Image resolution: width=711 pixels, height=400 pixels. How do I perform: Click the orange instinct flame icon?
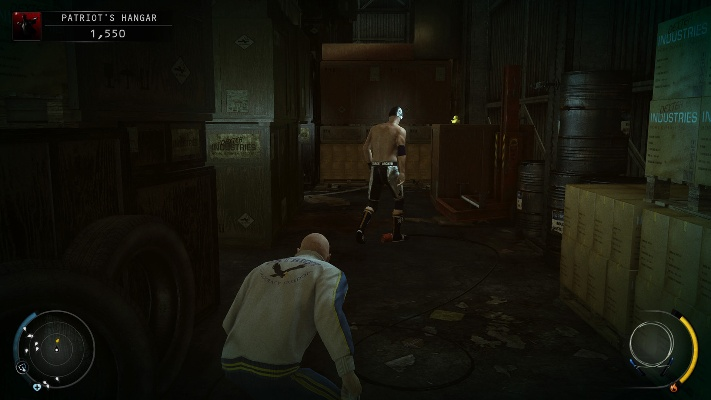[x=673, y=386]
